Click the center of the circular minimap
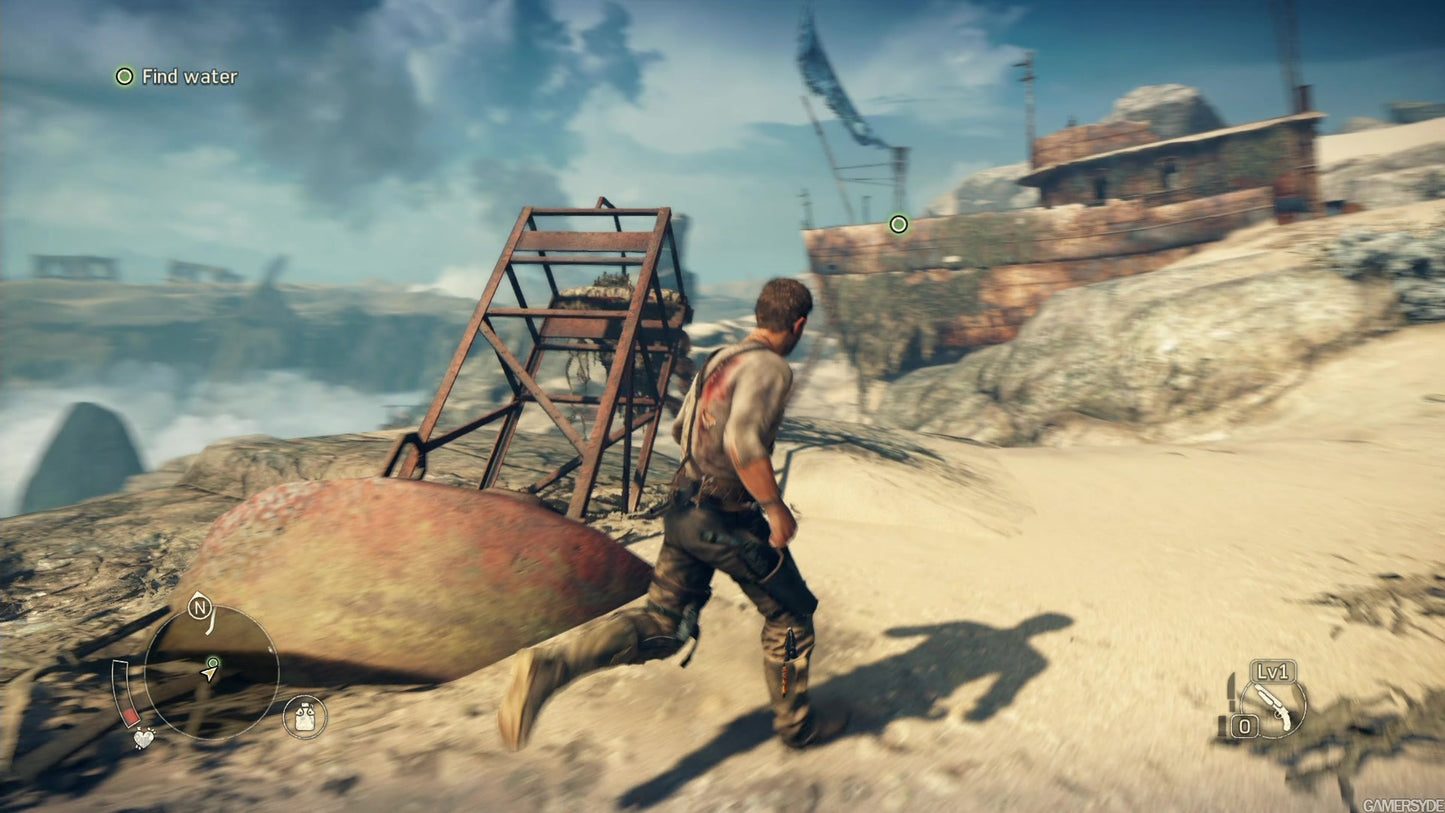Viewport: 1445px width, 813px height. (x=212, y=675)
